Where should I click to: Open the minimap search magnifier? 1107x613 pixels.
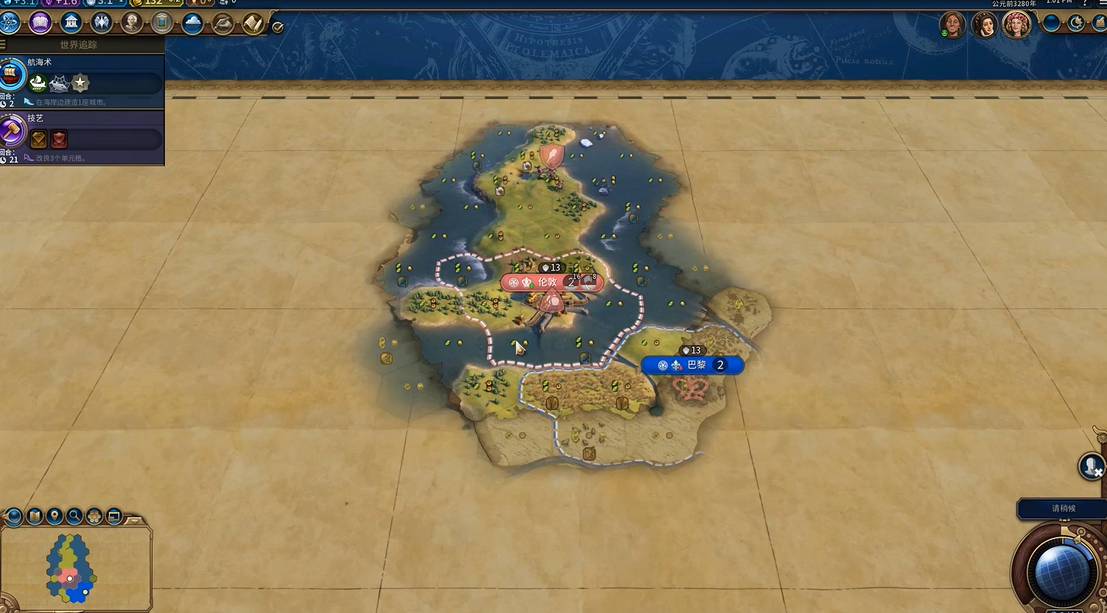tap(74, 516)
